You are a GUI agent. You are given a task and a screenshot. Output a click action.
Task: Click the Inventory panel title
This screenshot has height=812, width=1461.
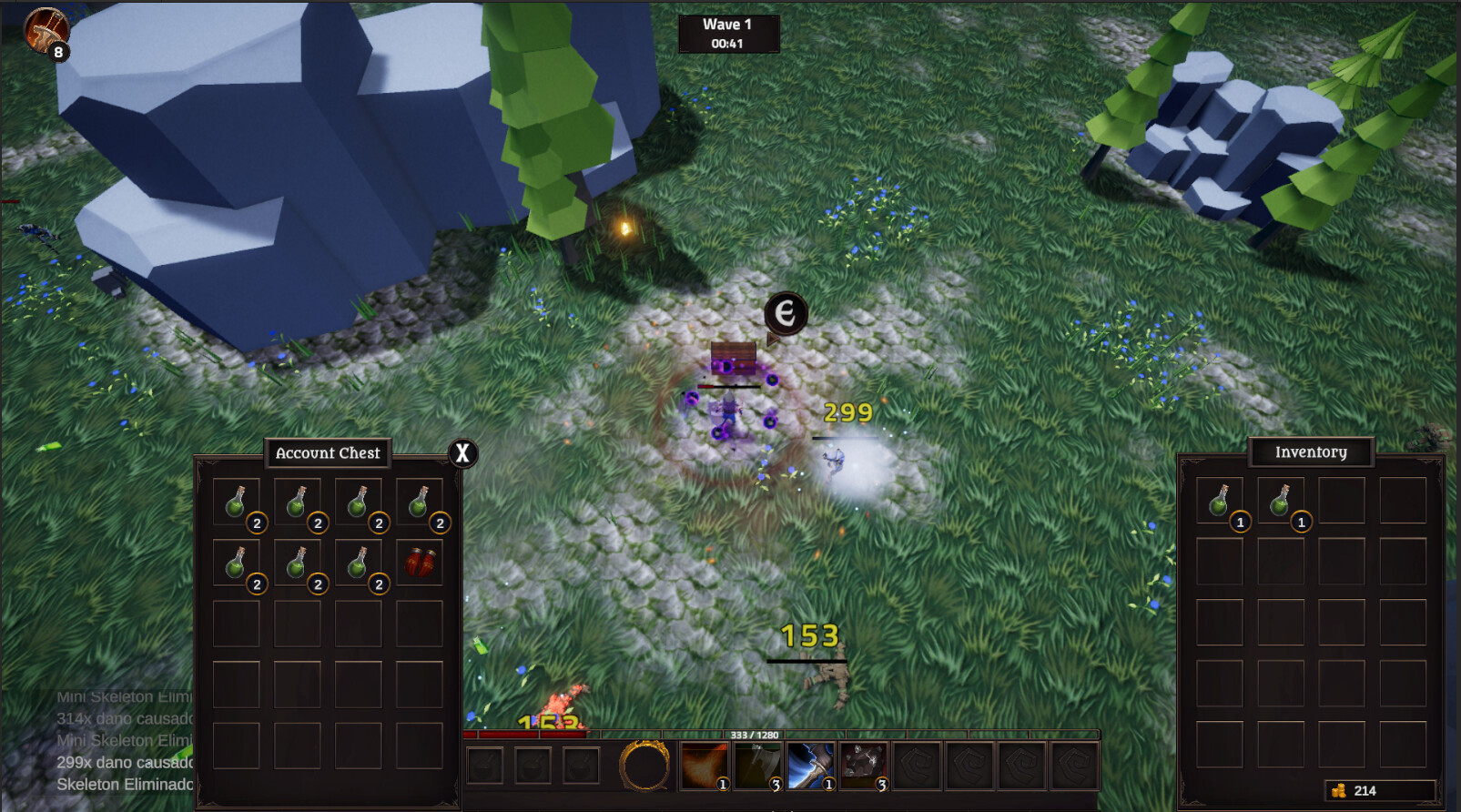click(x=1312, y=452)
